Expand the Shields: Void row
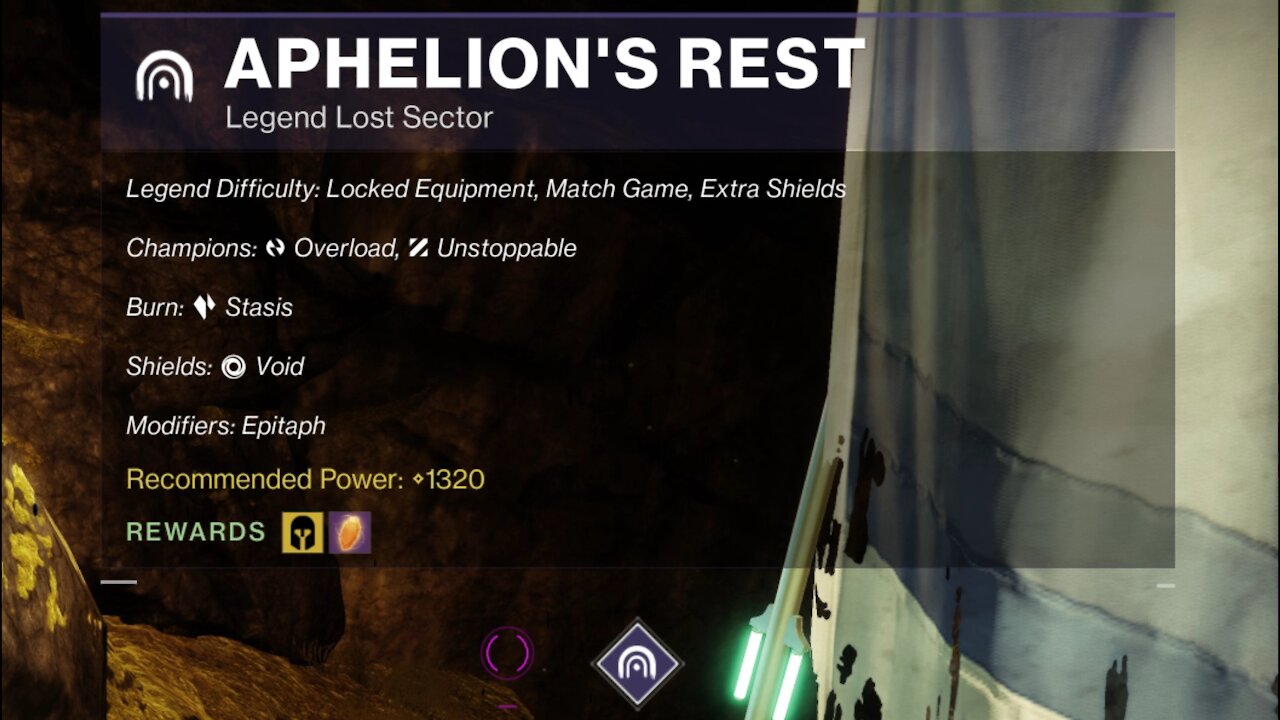The height and width of the screenshot is (720, 1280). (215, 366)
